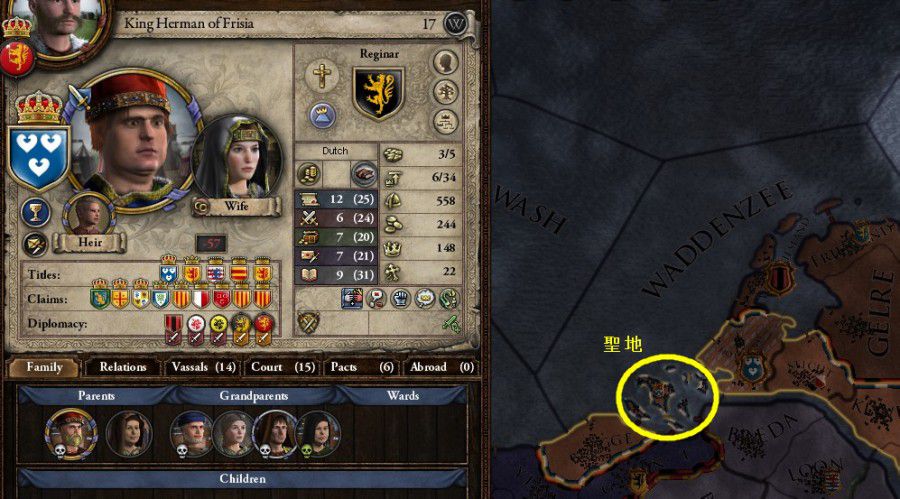Click the Reginar dynasty lion shield
This screenshot has width=900, height=499.
(379, 94)
